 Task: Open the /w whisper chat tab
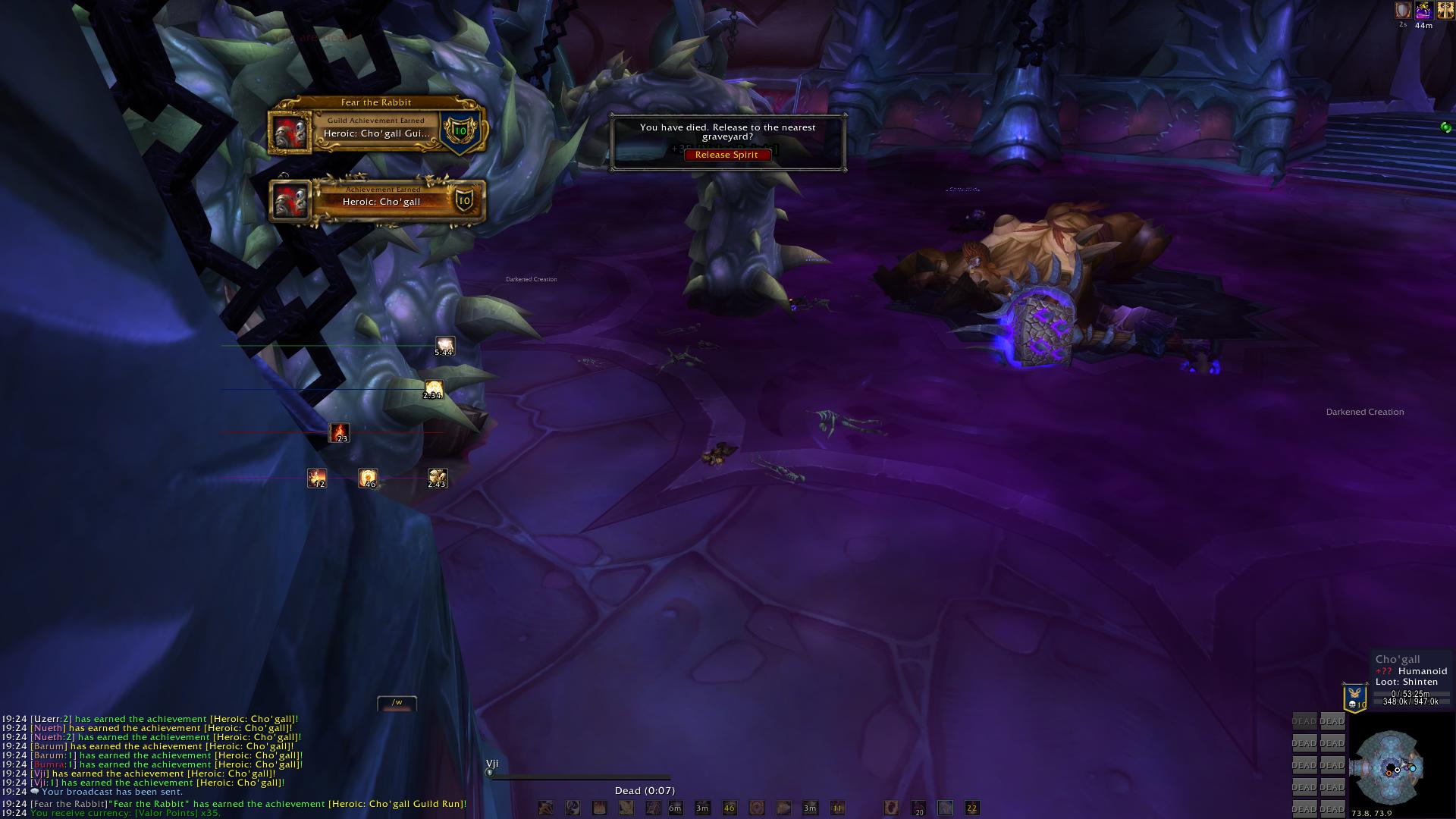(397, 703)
